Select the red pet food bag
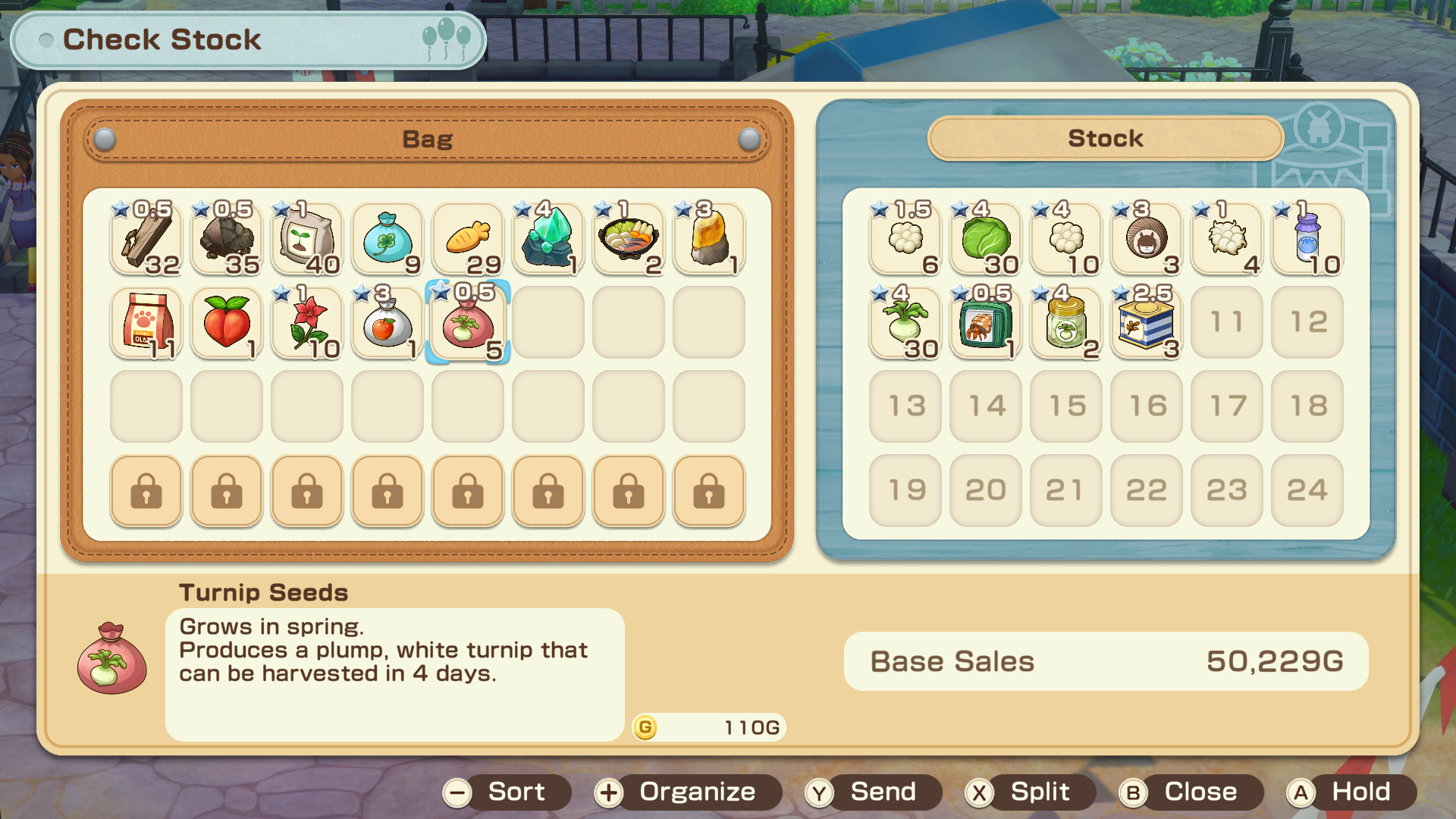This screenshot has width=1456, height=819. click(146, 323)
